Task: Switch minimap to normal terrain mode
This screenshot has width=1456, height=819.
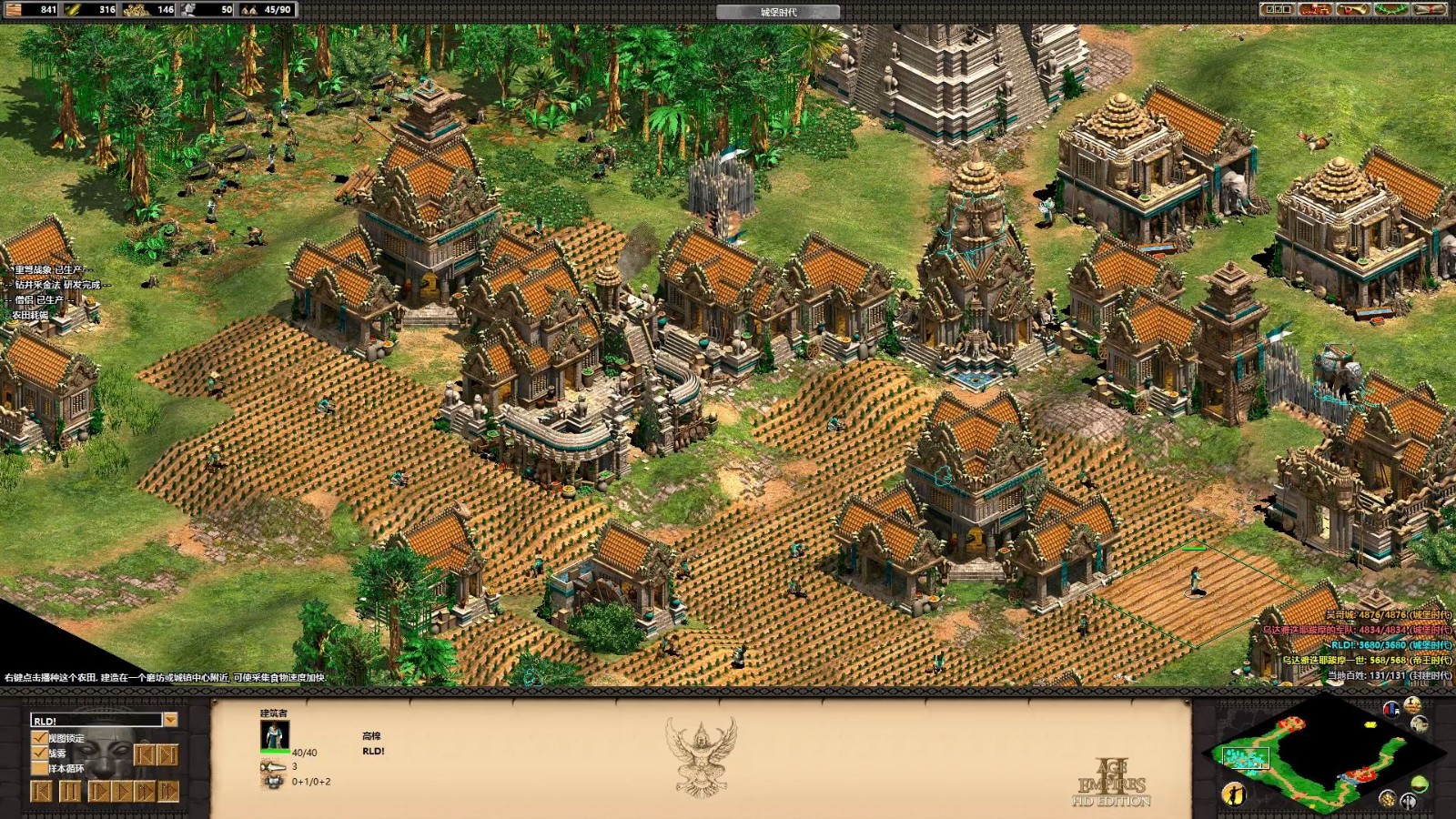Action: [1421, 783]
